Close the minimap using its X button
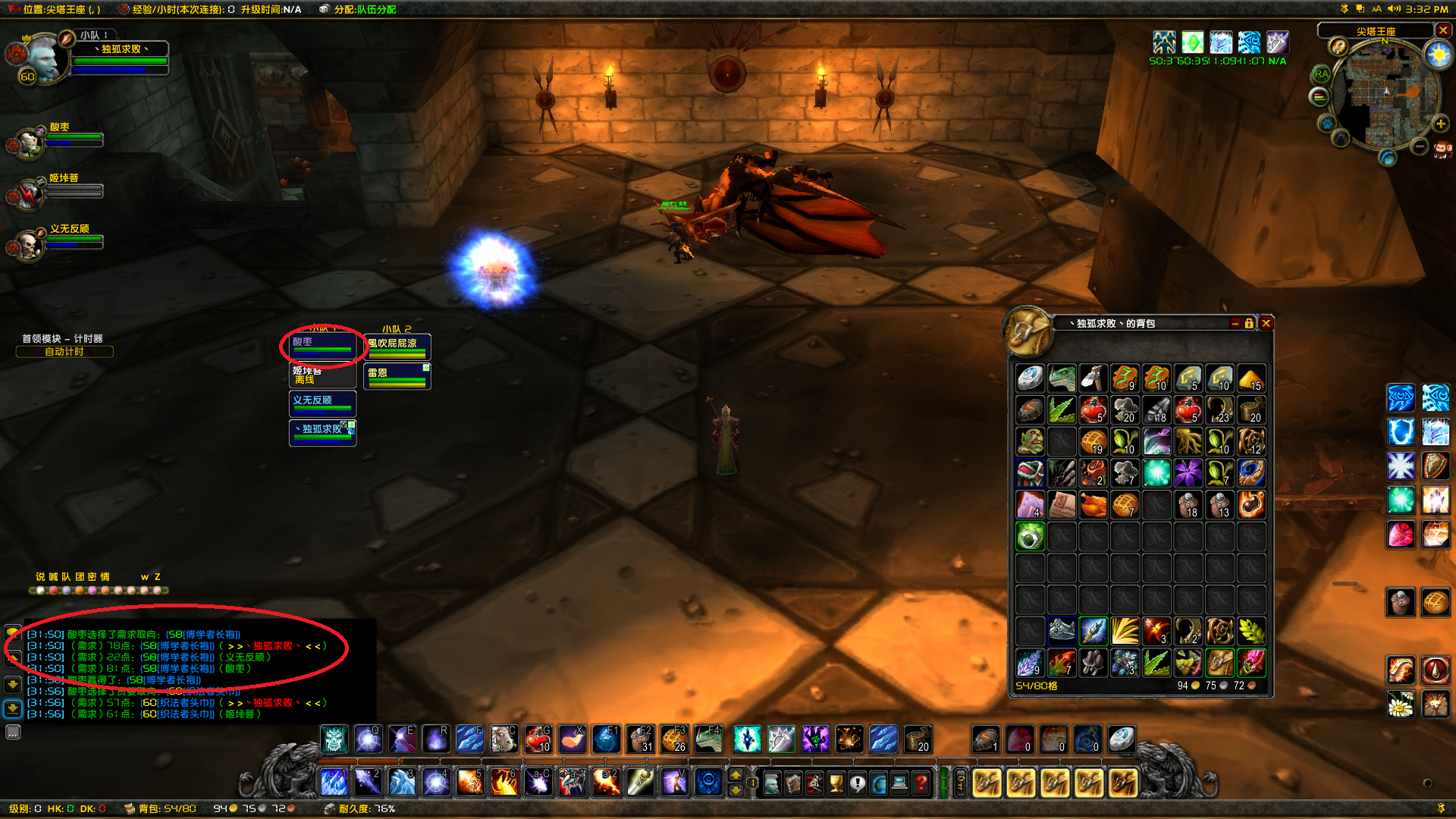Viewport: 1456px width, 819px height. tap(1443, 30)
